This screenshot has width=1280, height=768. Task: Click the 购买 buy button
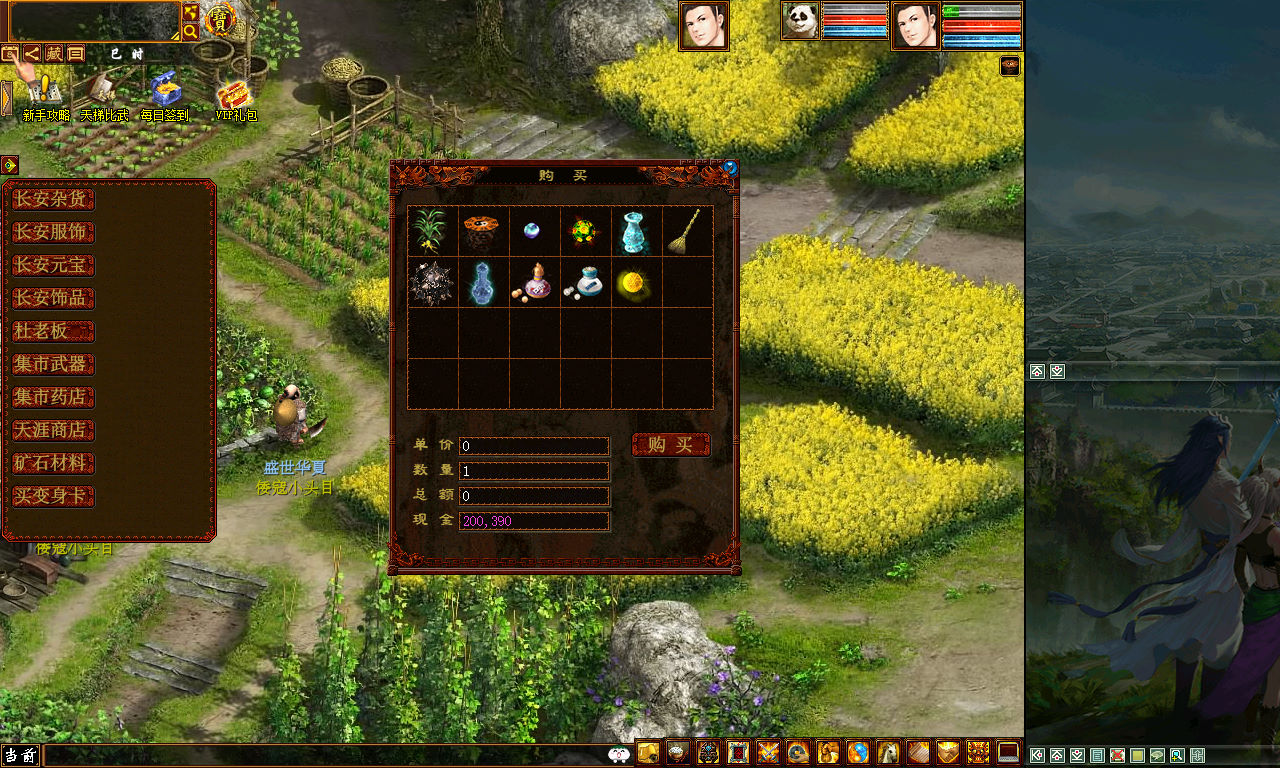click(x=671, y=445)
